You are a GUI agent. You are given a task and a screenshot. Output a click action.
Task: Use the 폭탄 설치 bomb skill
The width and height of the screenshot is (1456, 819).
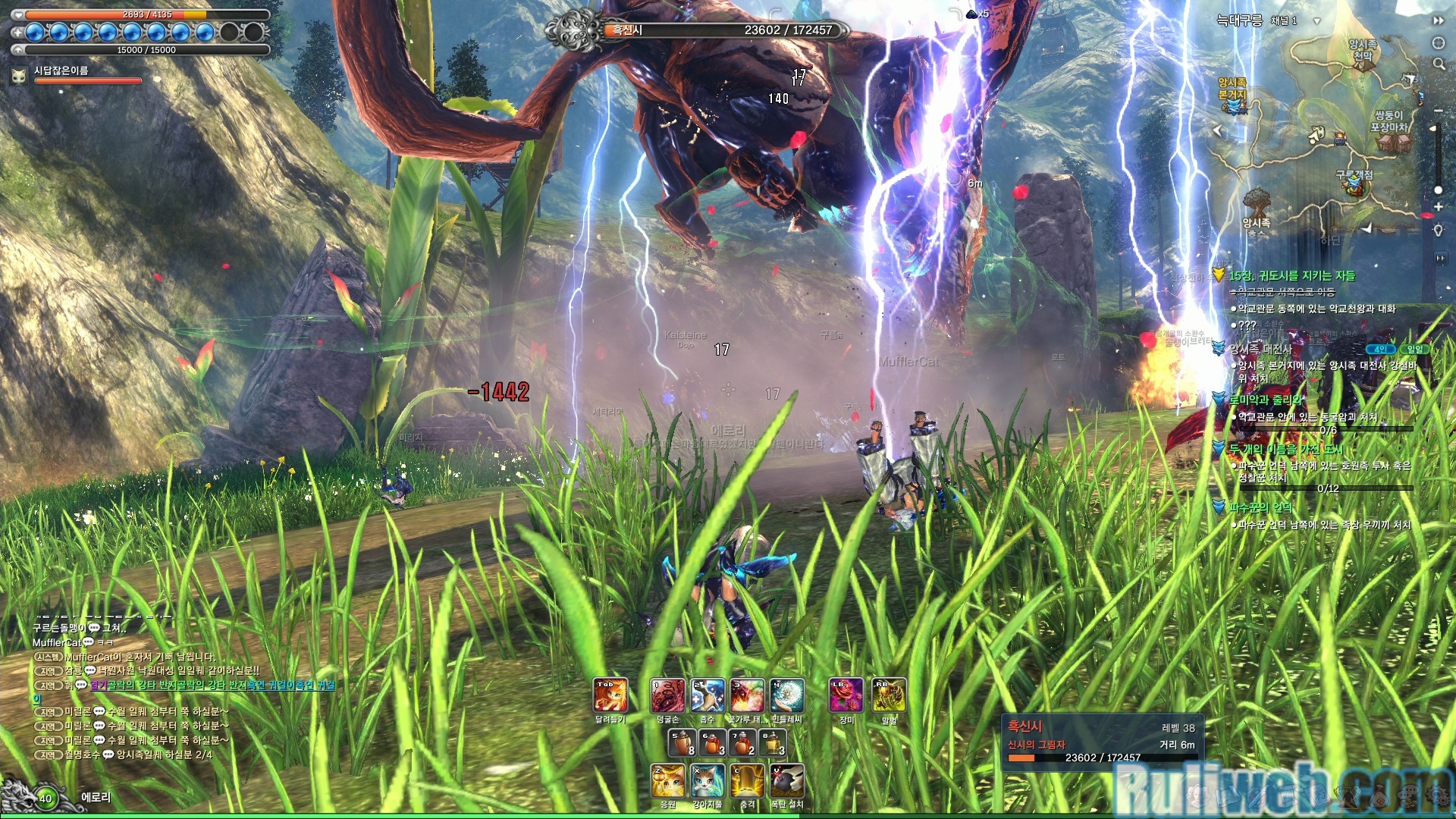click(x=787, y=781)
